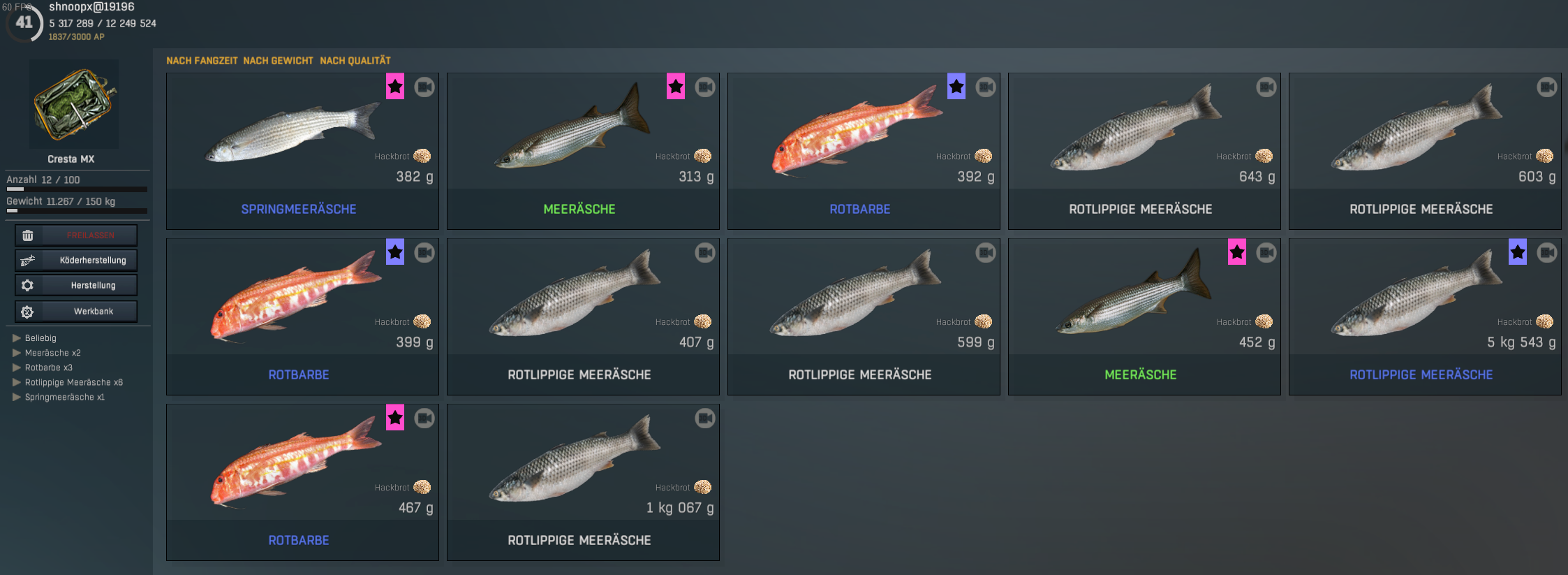The height and width of the screenshot is (575, 1568).
Task: Click camera icon on 467 g Rotbarbe
Action: [x=424, y=418]
